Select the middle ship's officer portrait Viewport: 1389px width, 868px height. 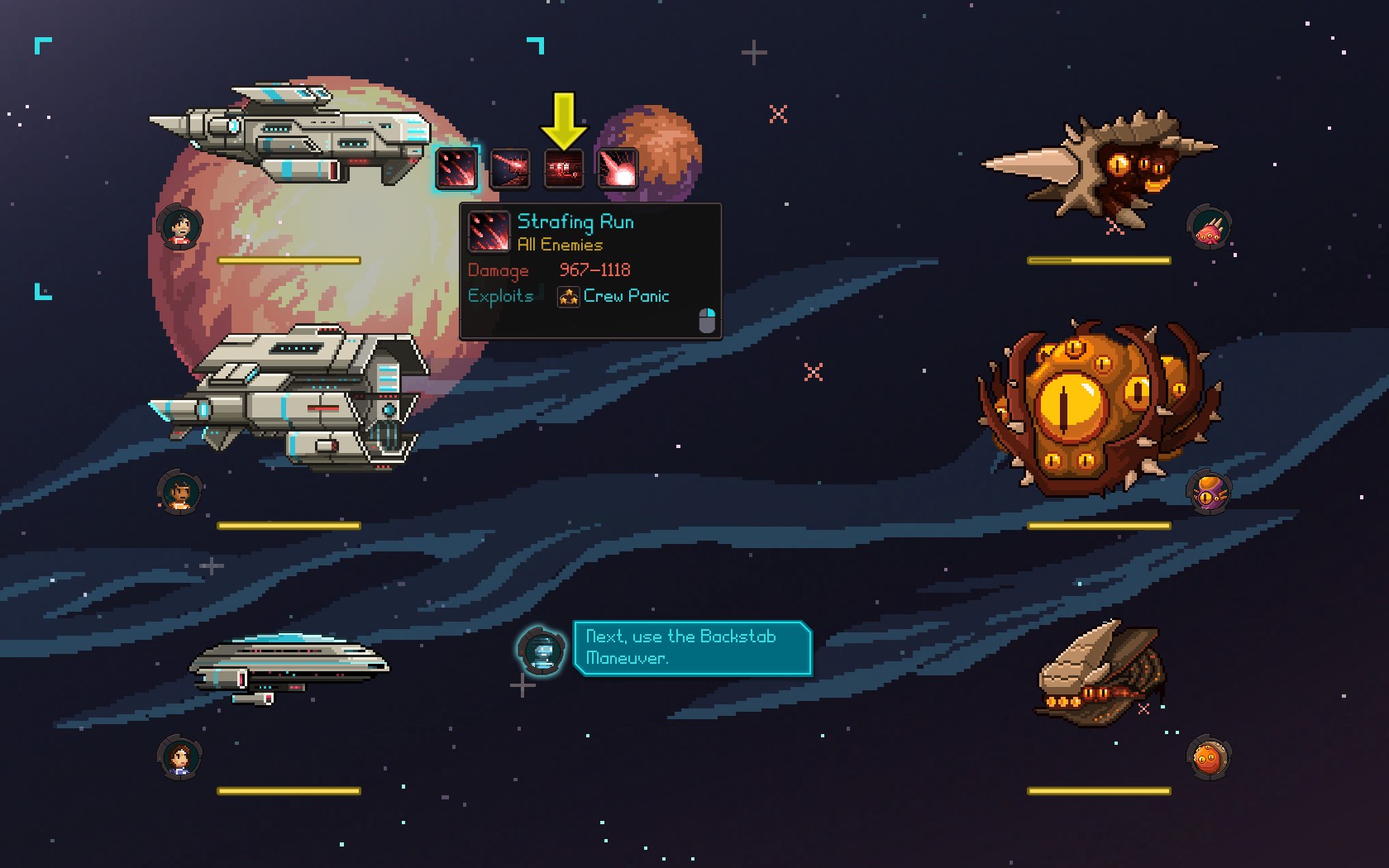click(180, 492)
